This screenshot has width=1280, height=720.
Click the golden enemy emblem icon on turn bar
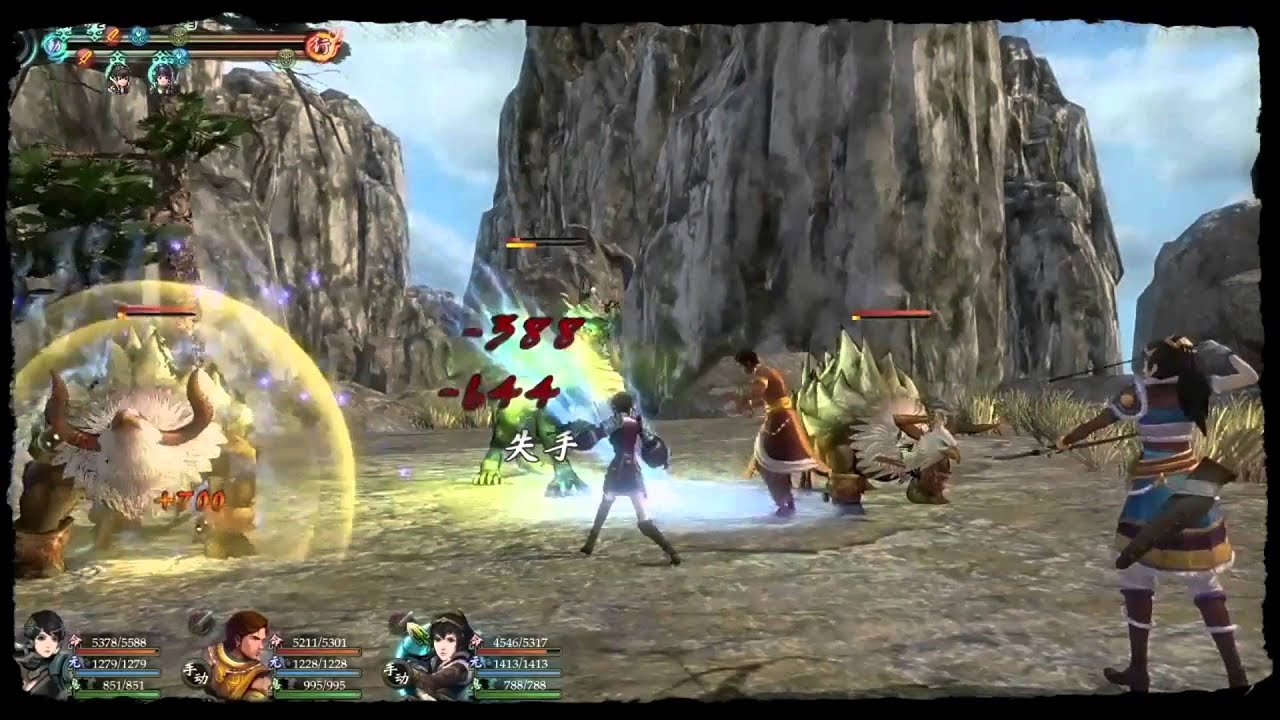tap(179, 35)
